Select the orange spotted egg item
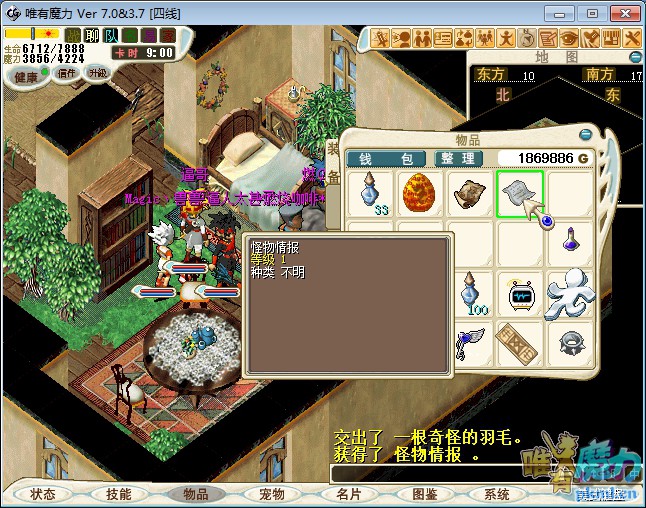Image resolution: width=646 pixels, height=508 pixels. [x=419, y=192]
